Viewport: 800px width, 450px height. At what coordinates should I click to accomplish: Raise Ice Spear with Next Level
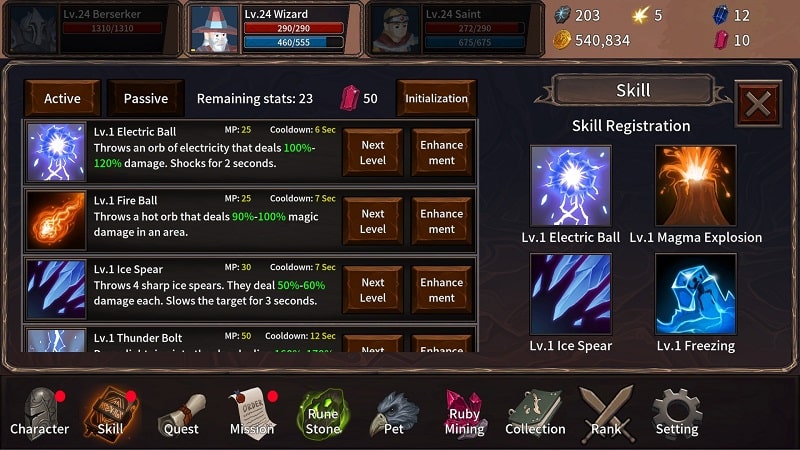pos(373,290)
